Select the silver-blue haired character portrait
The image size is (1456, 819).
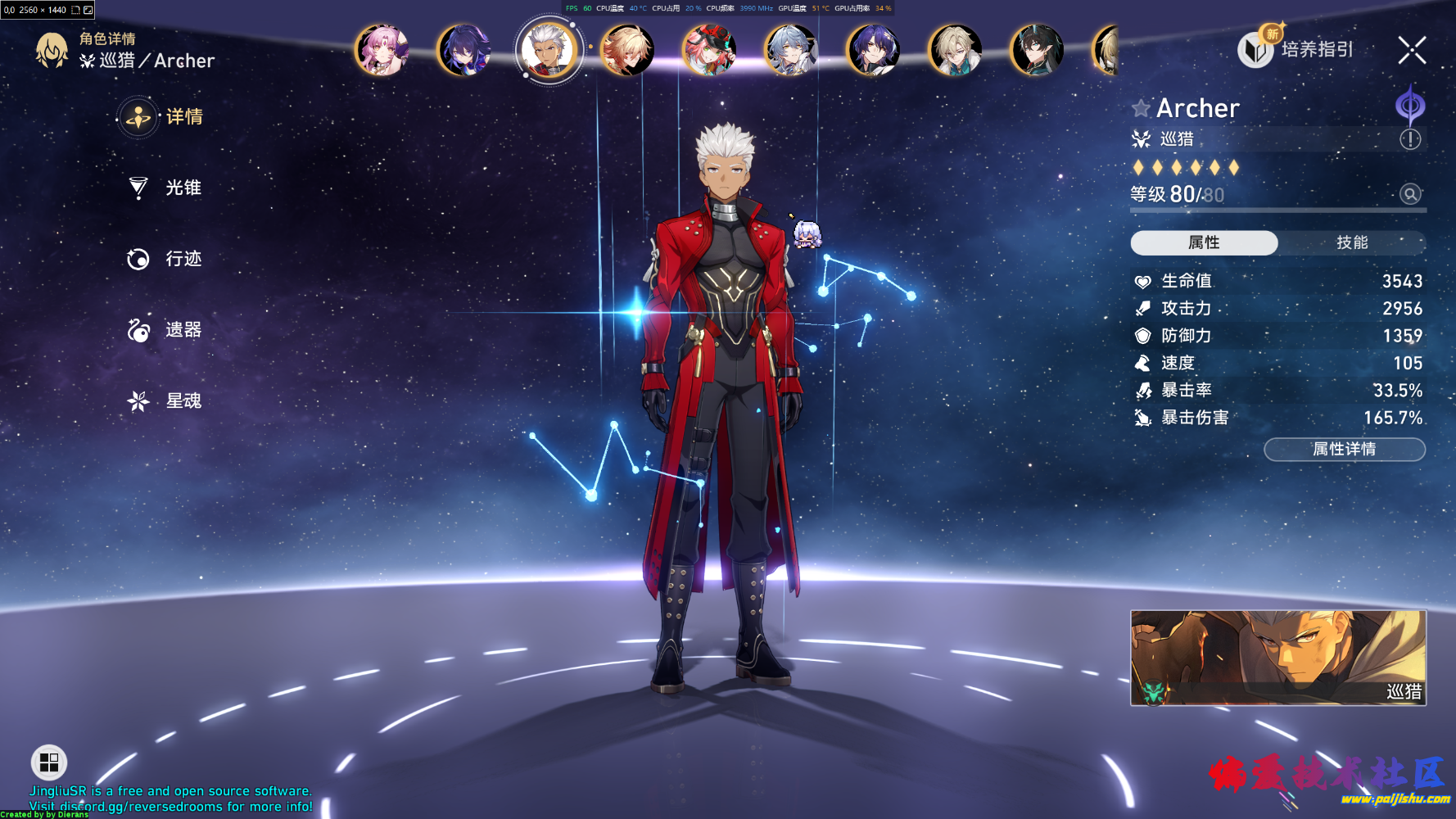coord(791,50)
